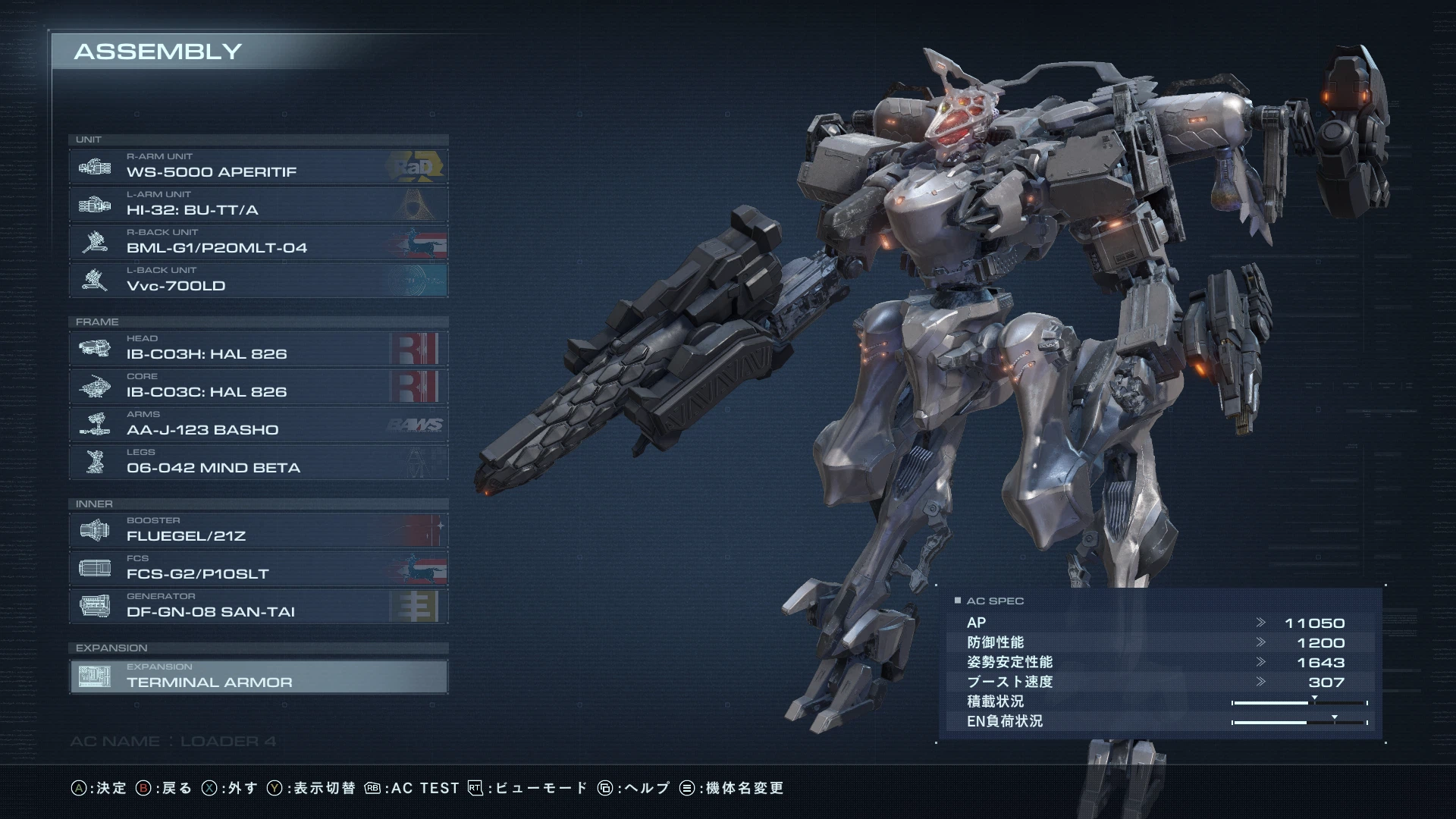Select the IB-C03C: HAL 826 core slot

[x=258, y=387]
